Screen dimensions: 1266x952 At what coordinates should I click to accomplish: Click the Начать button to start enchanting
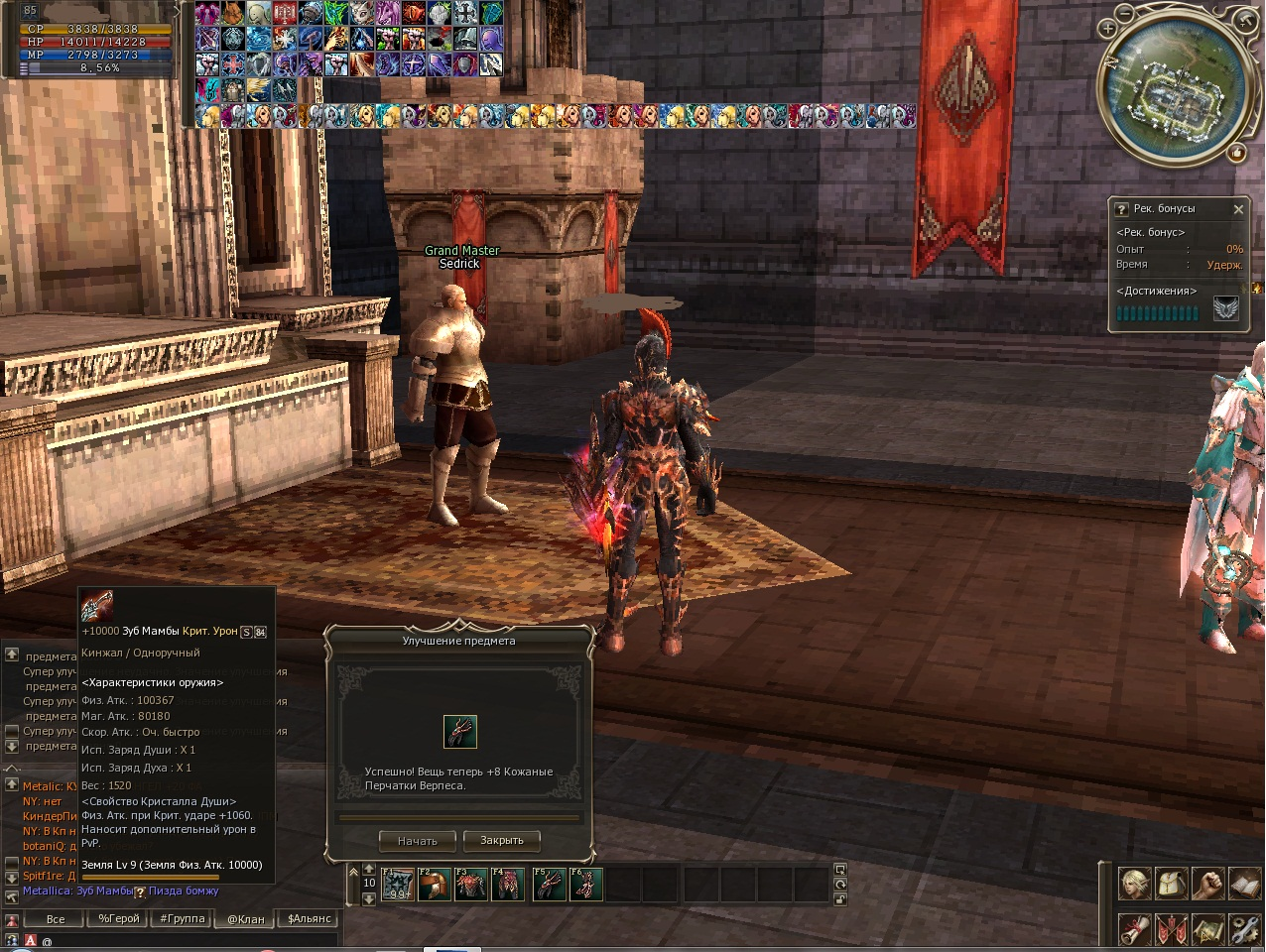[x=418, y=841]
